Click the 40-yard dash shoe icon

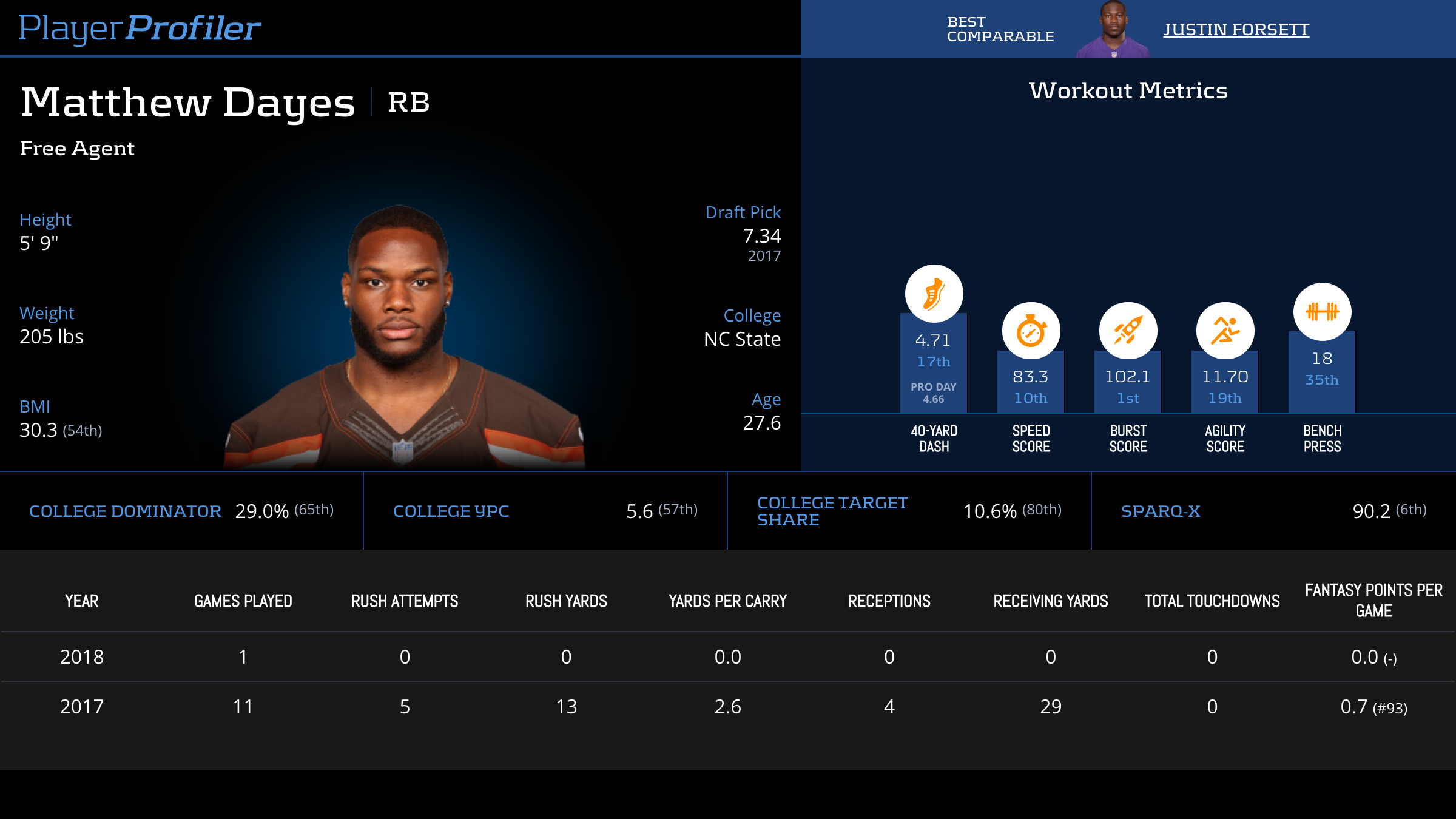pos(934,294)
